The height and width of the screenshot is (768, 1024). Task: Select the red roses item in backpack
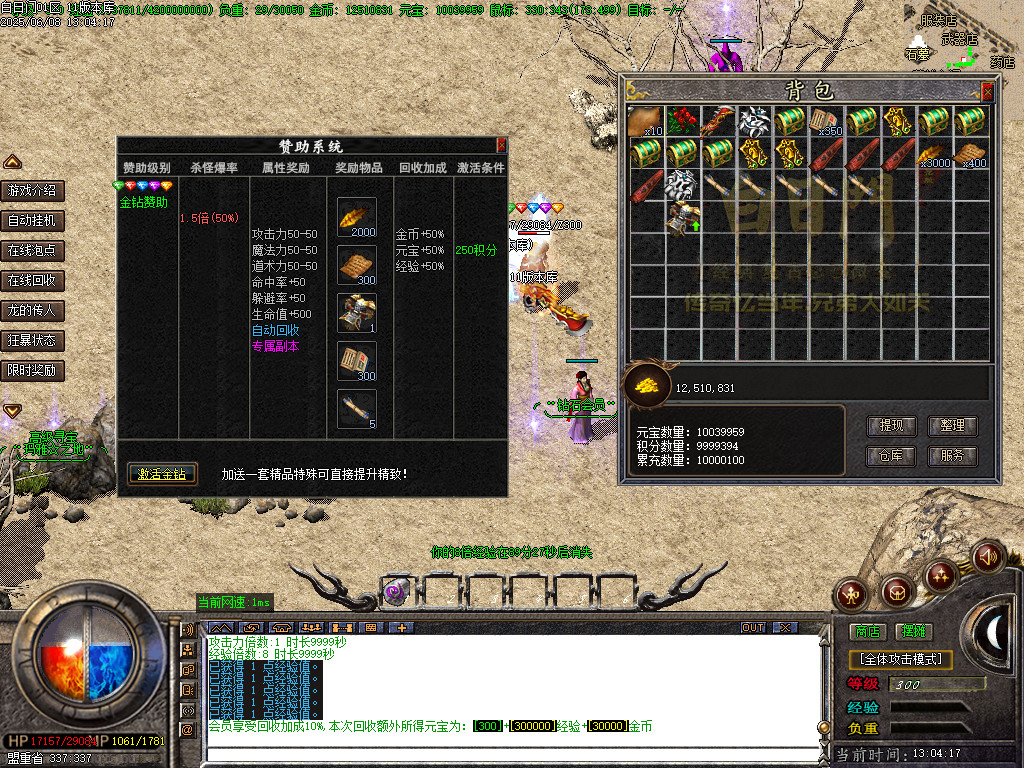pos(681,121)
